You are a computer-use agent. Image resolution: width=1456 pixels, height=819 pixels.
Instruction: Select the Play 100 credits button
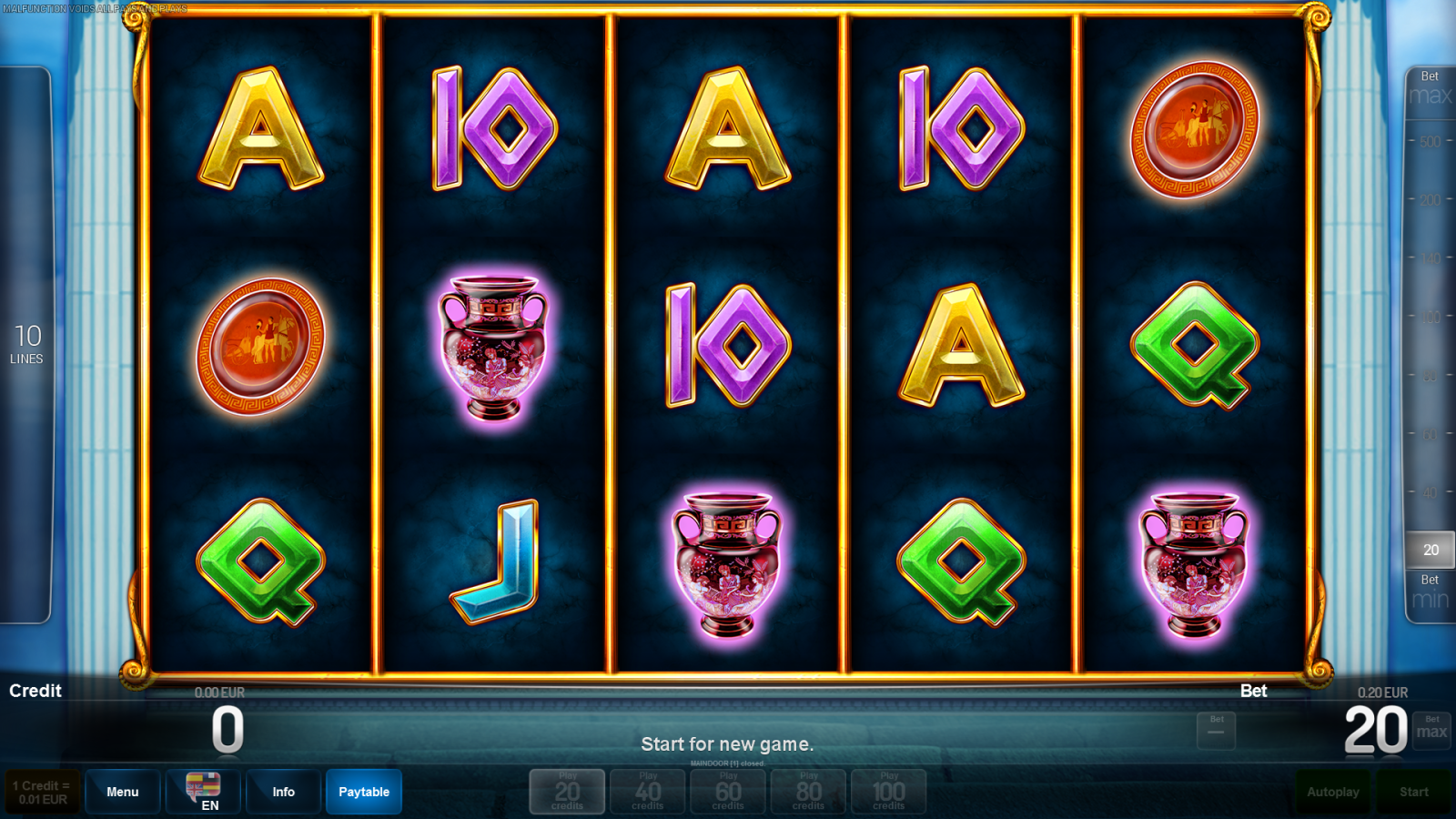[888, 792]
